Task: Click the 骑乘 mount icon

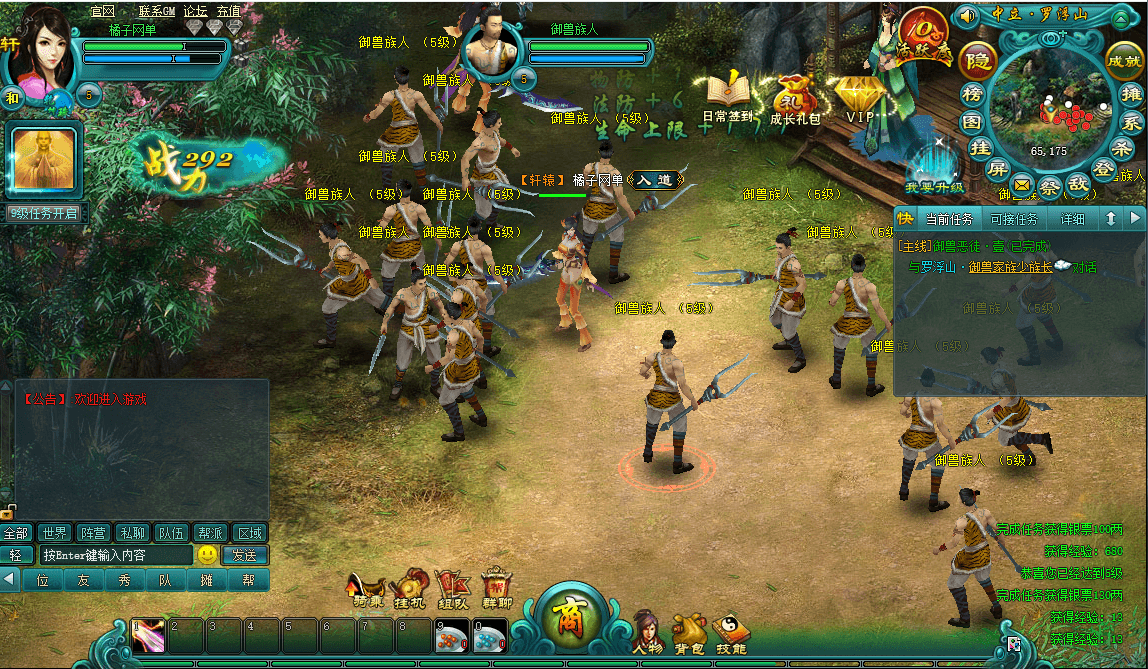Action: (367, 590)
